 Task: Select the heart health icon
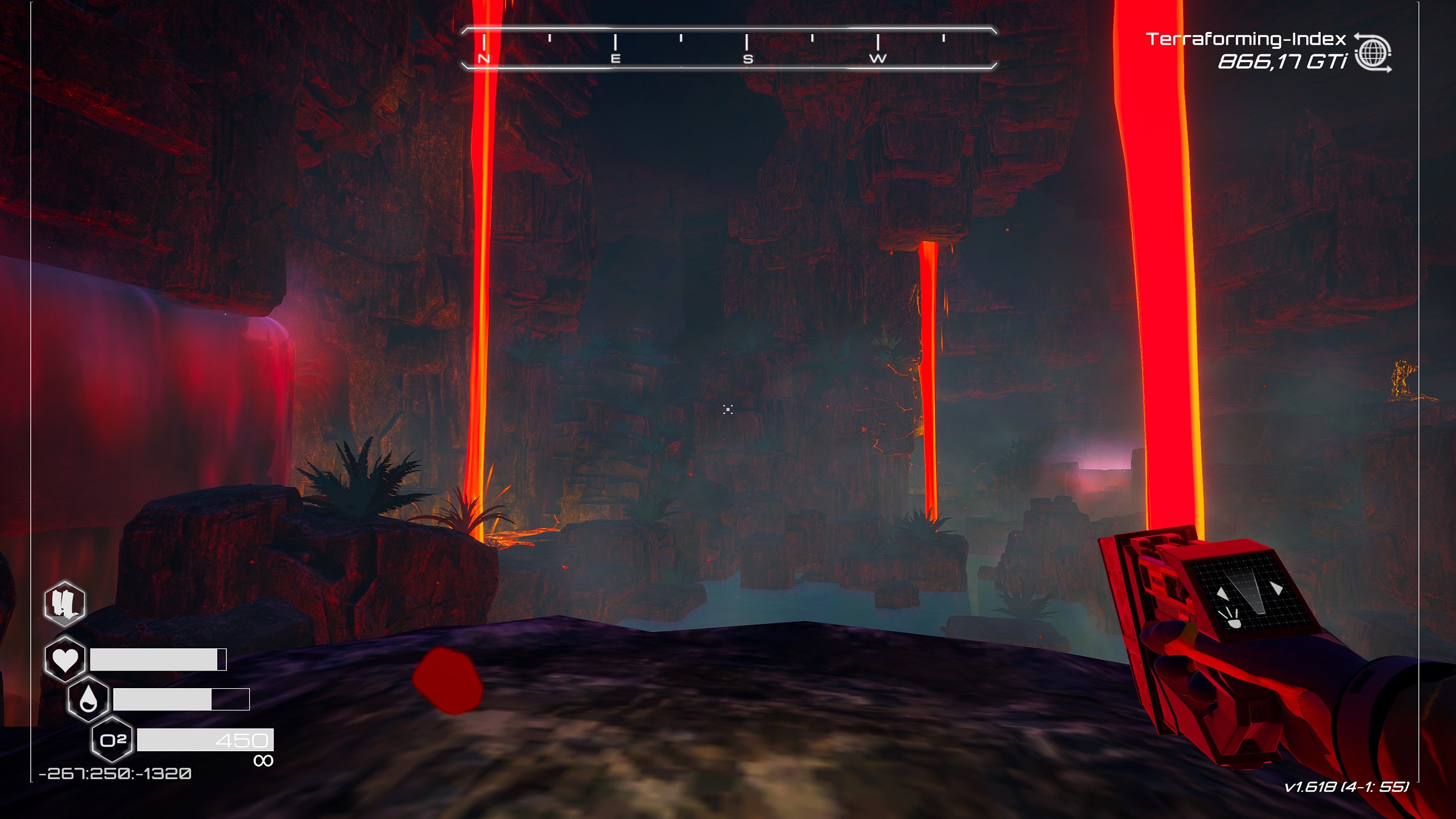pos(65,660)
